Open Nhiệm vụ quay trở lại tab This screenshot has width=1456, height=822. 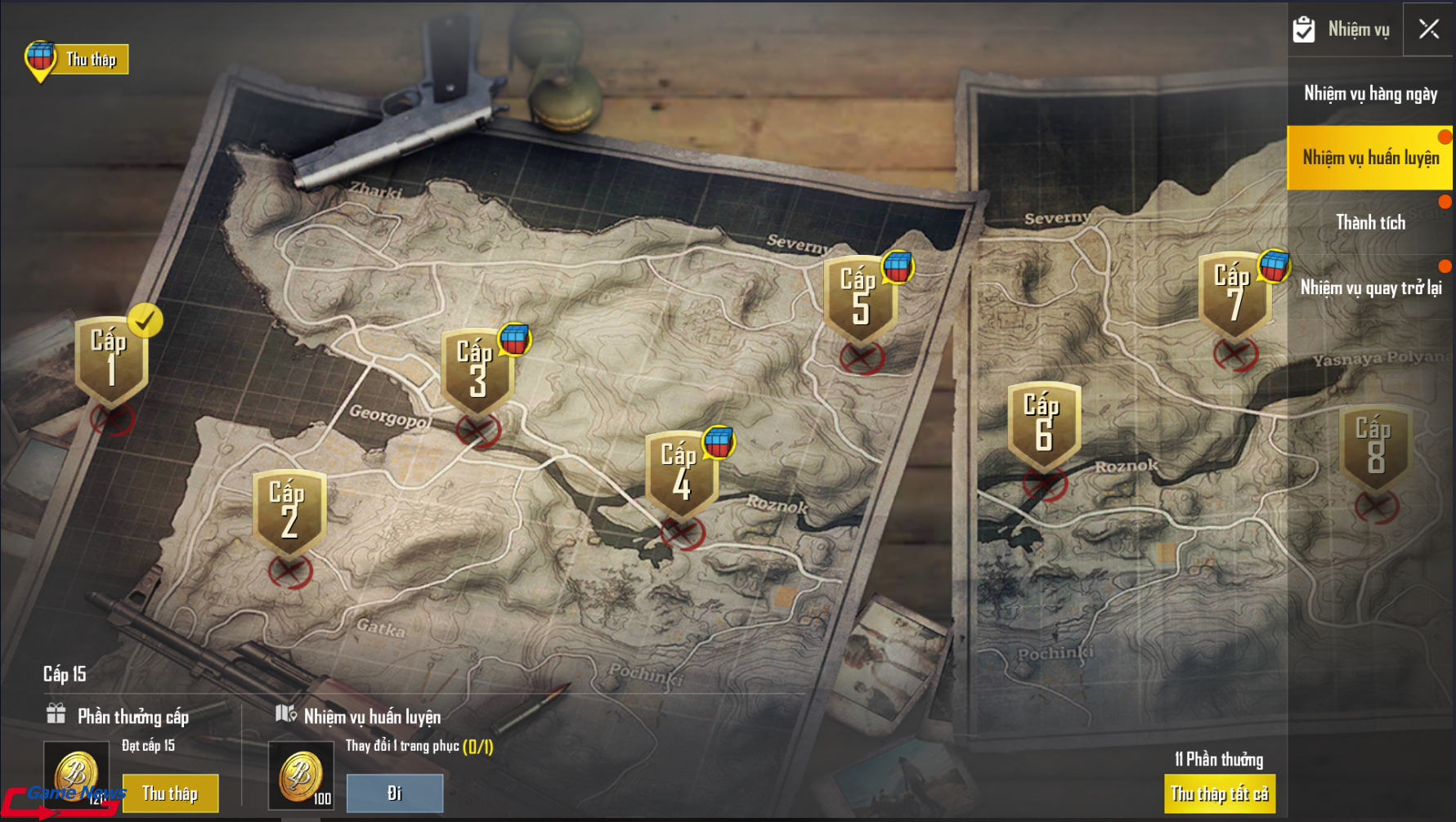[x=1370, y=288]
